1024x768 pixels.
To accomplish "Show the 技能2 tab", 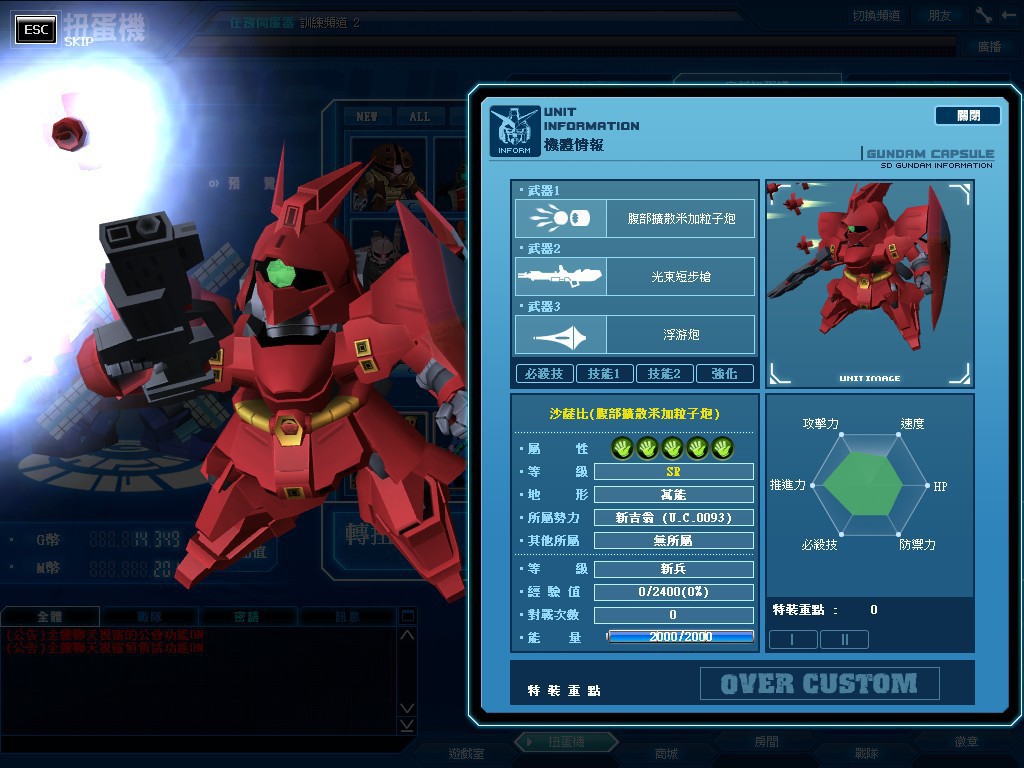I will [x=664, y=373].
